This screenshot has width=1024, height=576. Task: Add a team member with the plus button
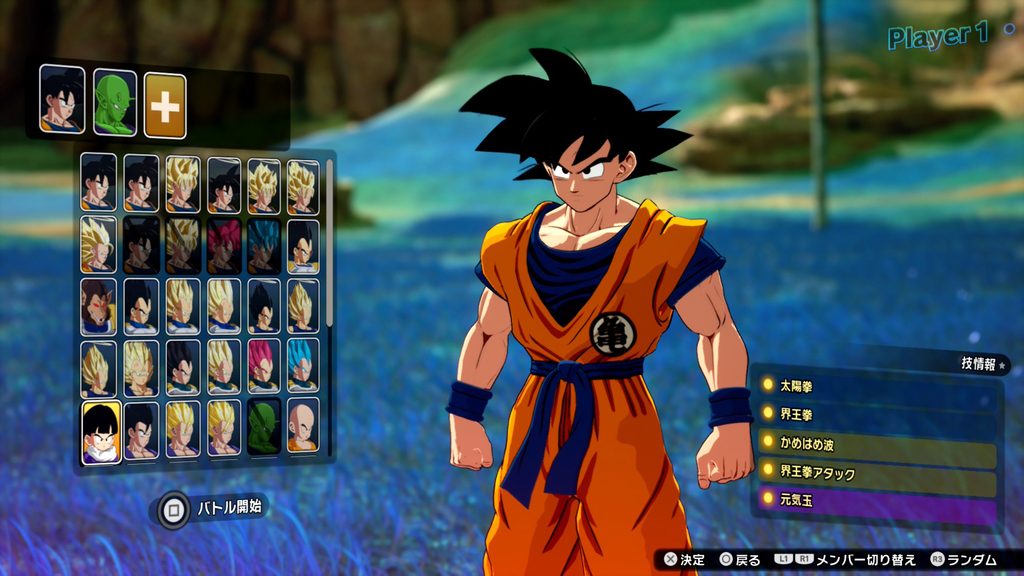coord(165,105)
